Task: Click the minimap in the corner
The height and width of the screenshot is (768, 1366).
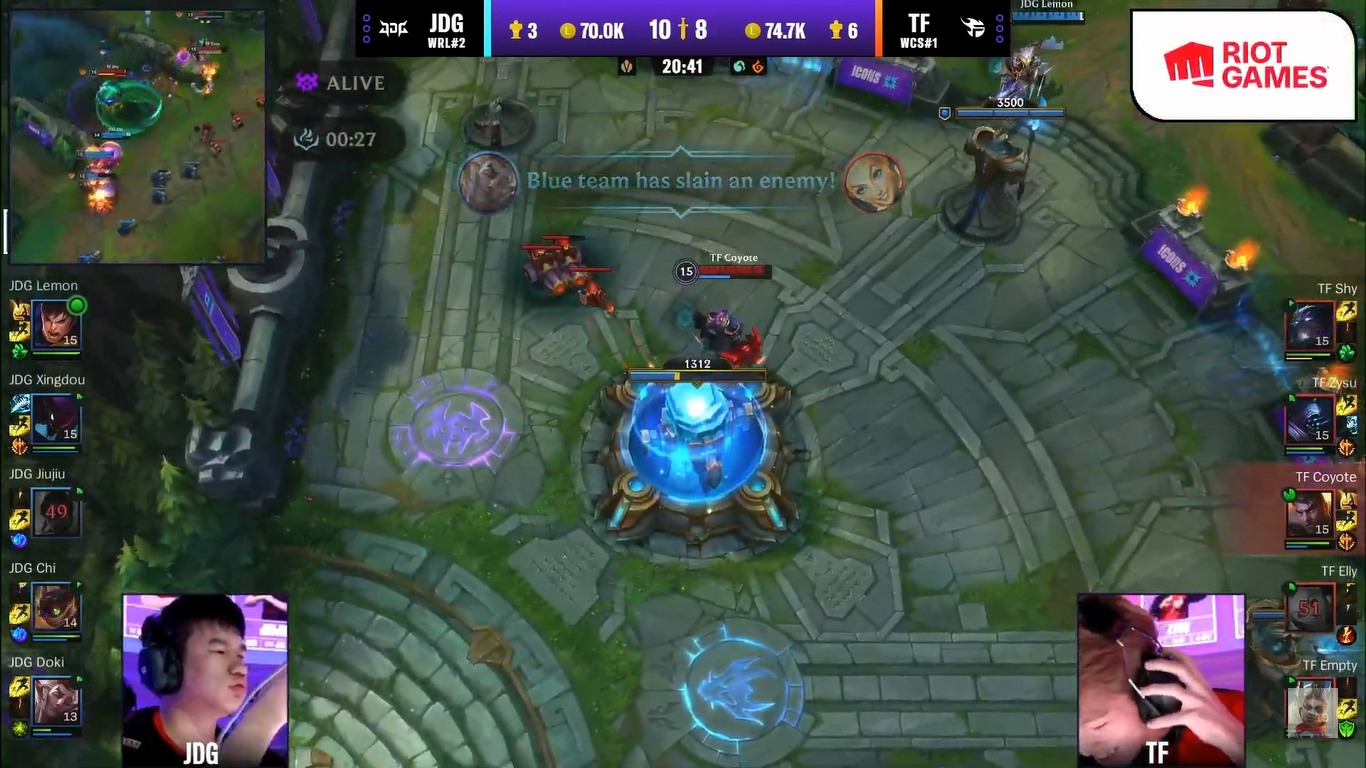Action: (x=137, y=137)
